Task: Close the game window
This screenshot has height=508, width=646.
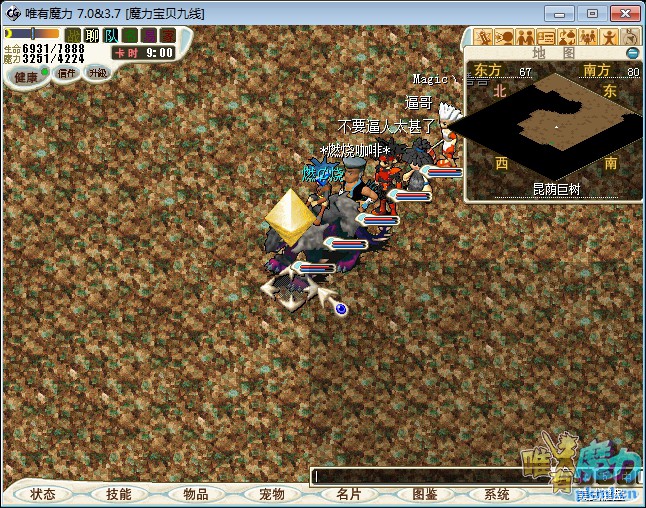Action: 622,12
